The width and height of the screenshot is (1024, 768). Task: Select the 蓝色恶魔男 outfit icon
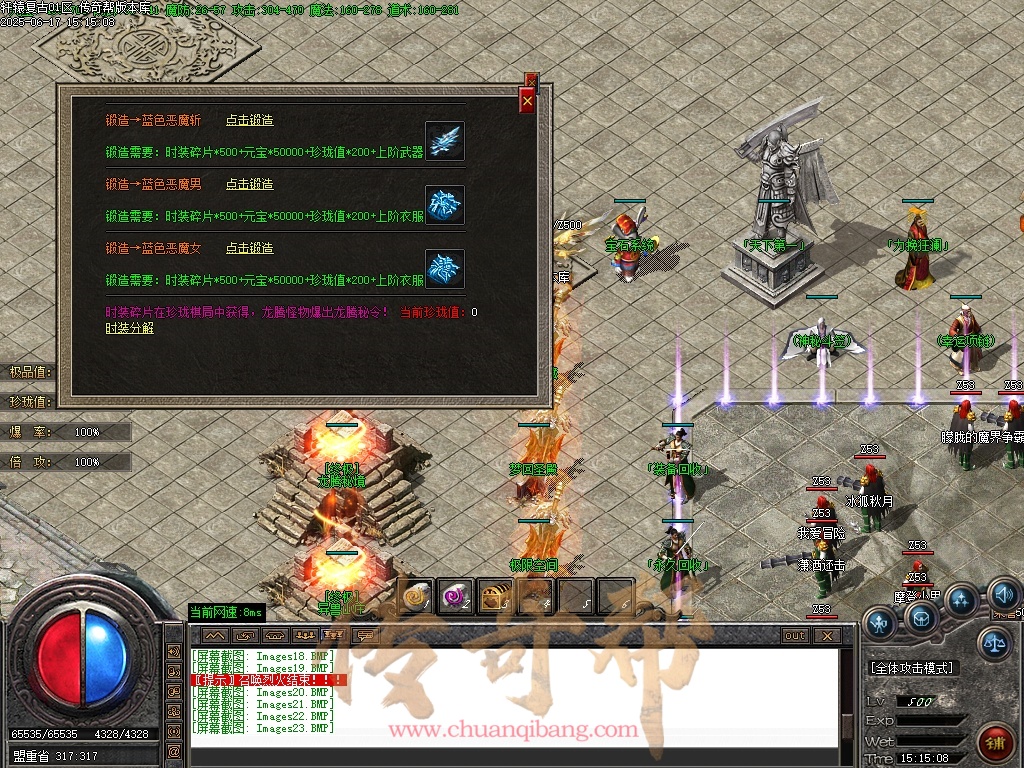pyautogui.click(x=444, y=204)
